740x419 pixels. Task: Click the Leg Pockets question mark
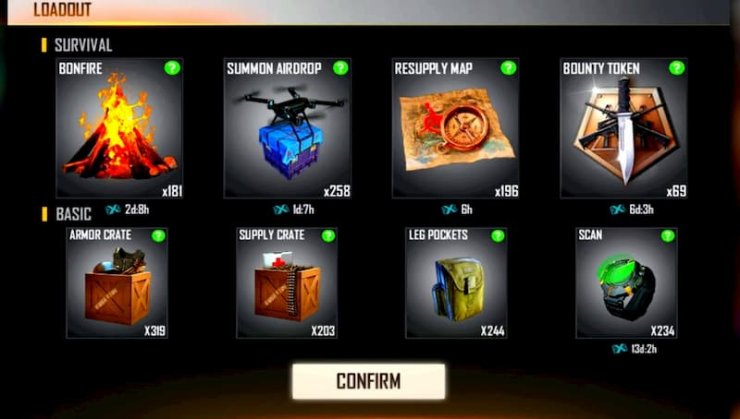tap(496, 236)
